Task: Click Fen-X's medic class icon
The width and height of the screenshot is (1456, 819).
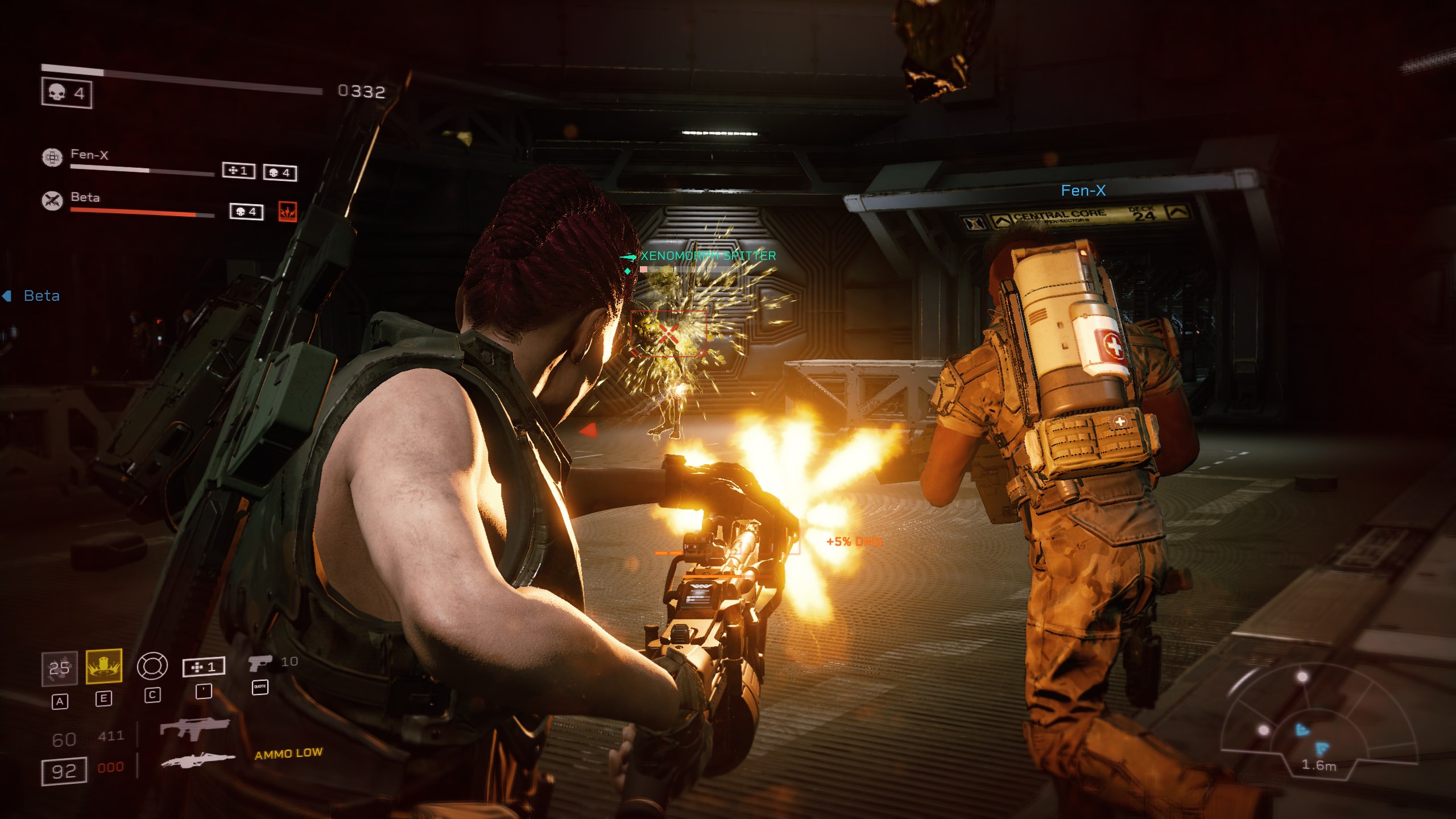Action: click(x=52, y=157)
